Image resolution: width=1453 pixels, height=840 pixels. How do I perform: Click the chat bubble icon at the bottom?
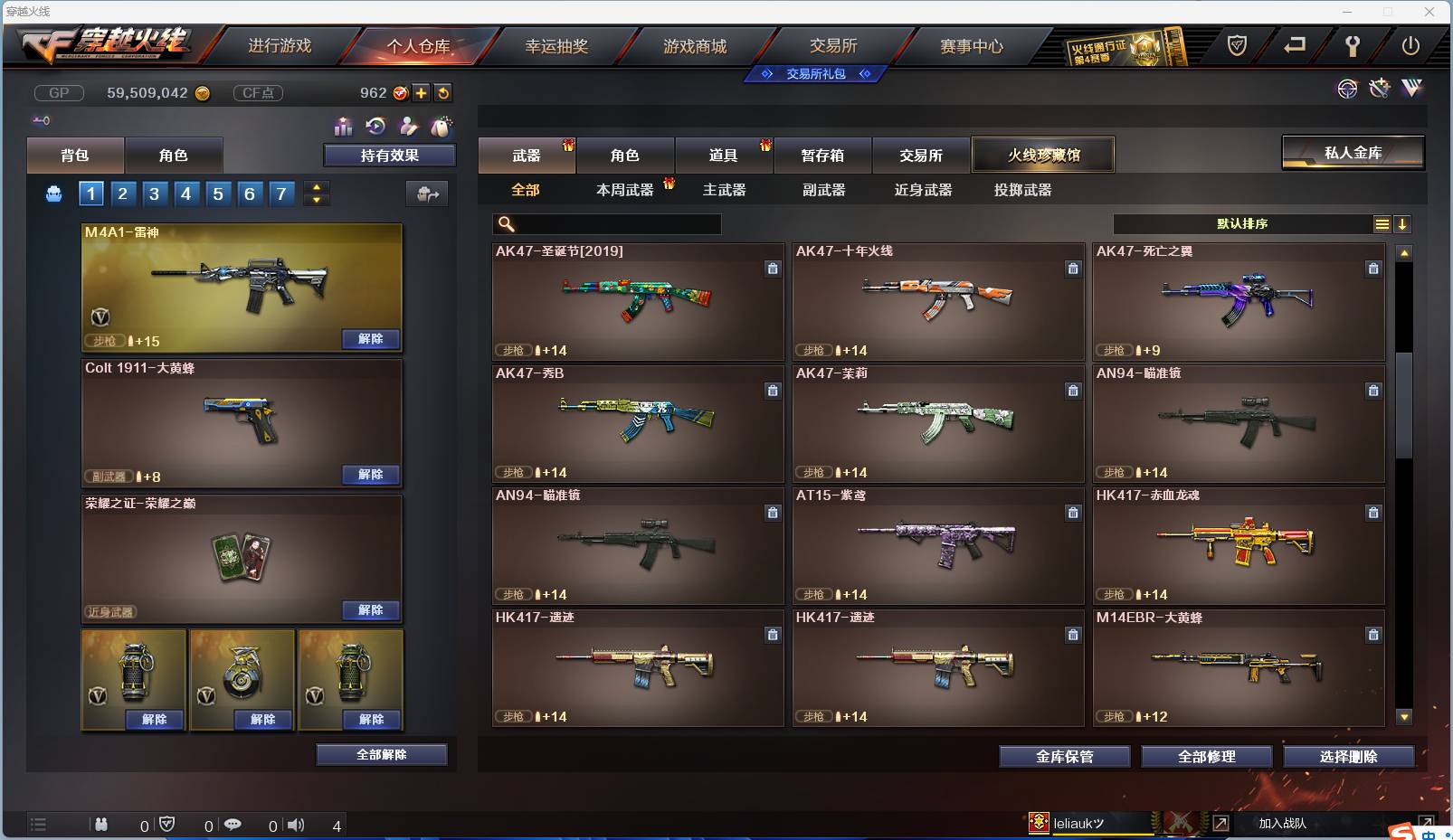click(233, 825)
